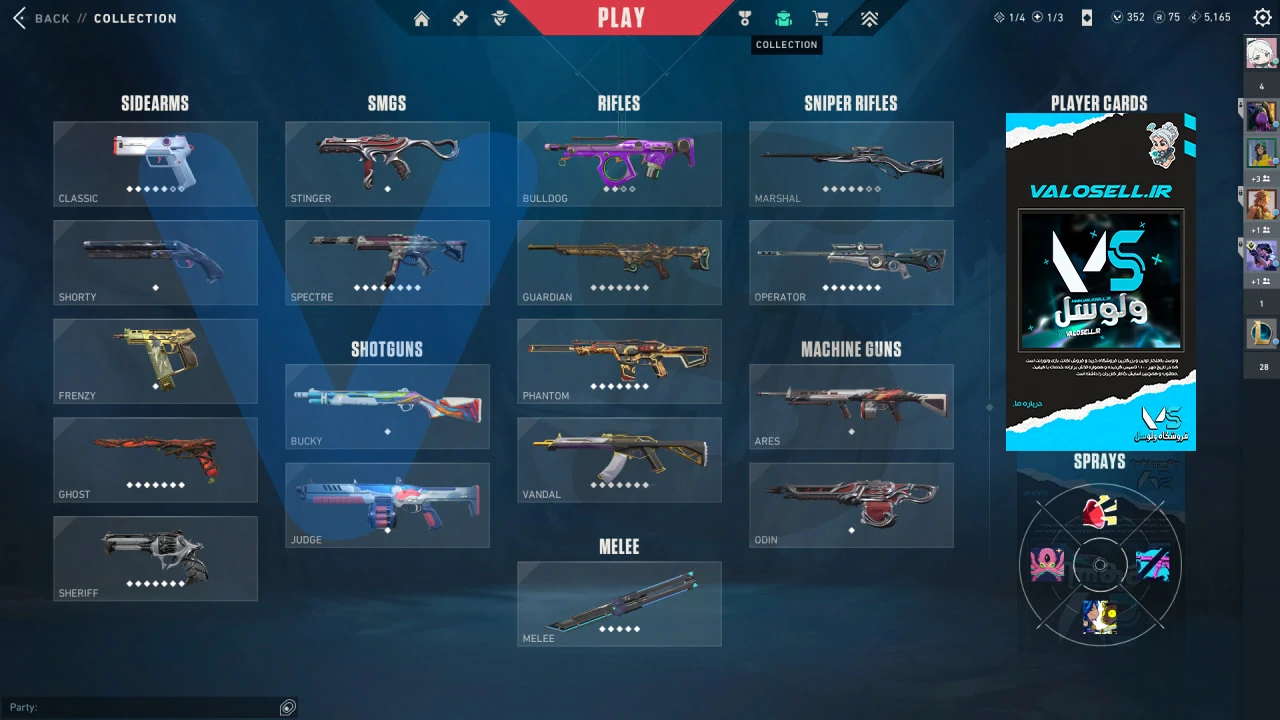
Task: Choose the Odin machine gun slot
Action: 851,505
